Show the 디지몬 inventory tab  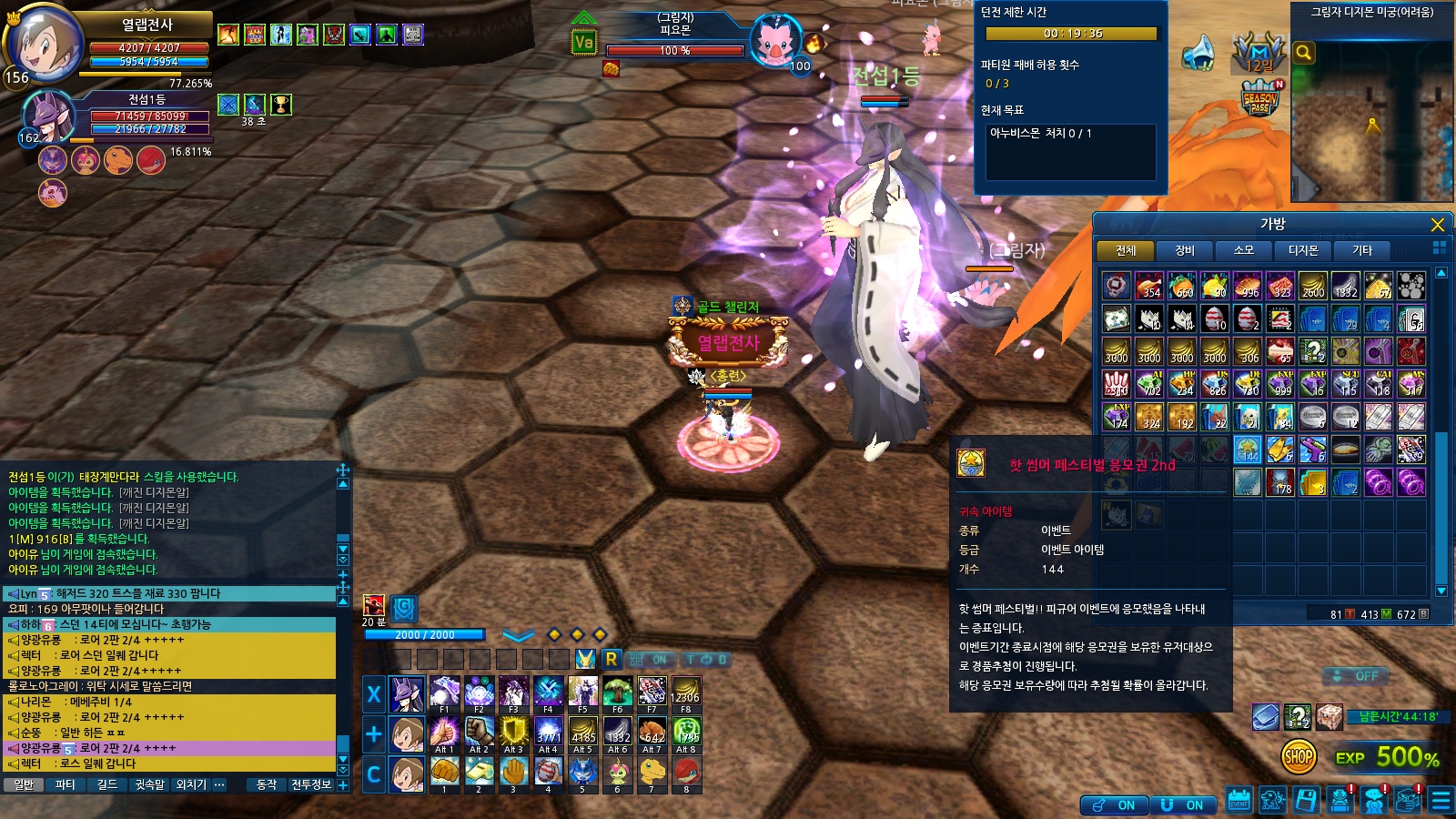(1302, 250)
